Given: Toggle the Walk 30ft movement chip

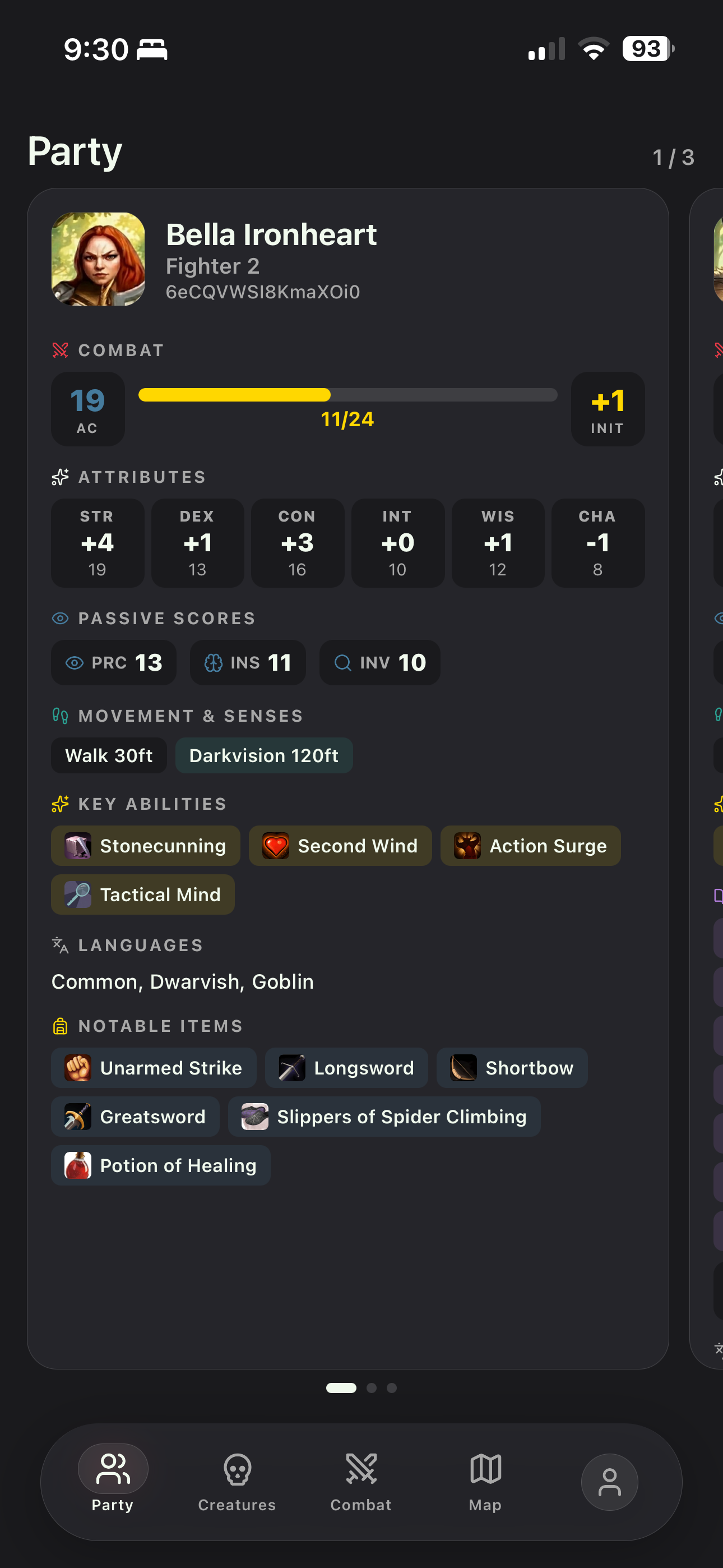Looking at the screenshot, I should point(108,755).
